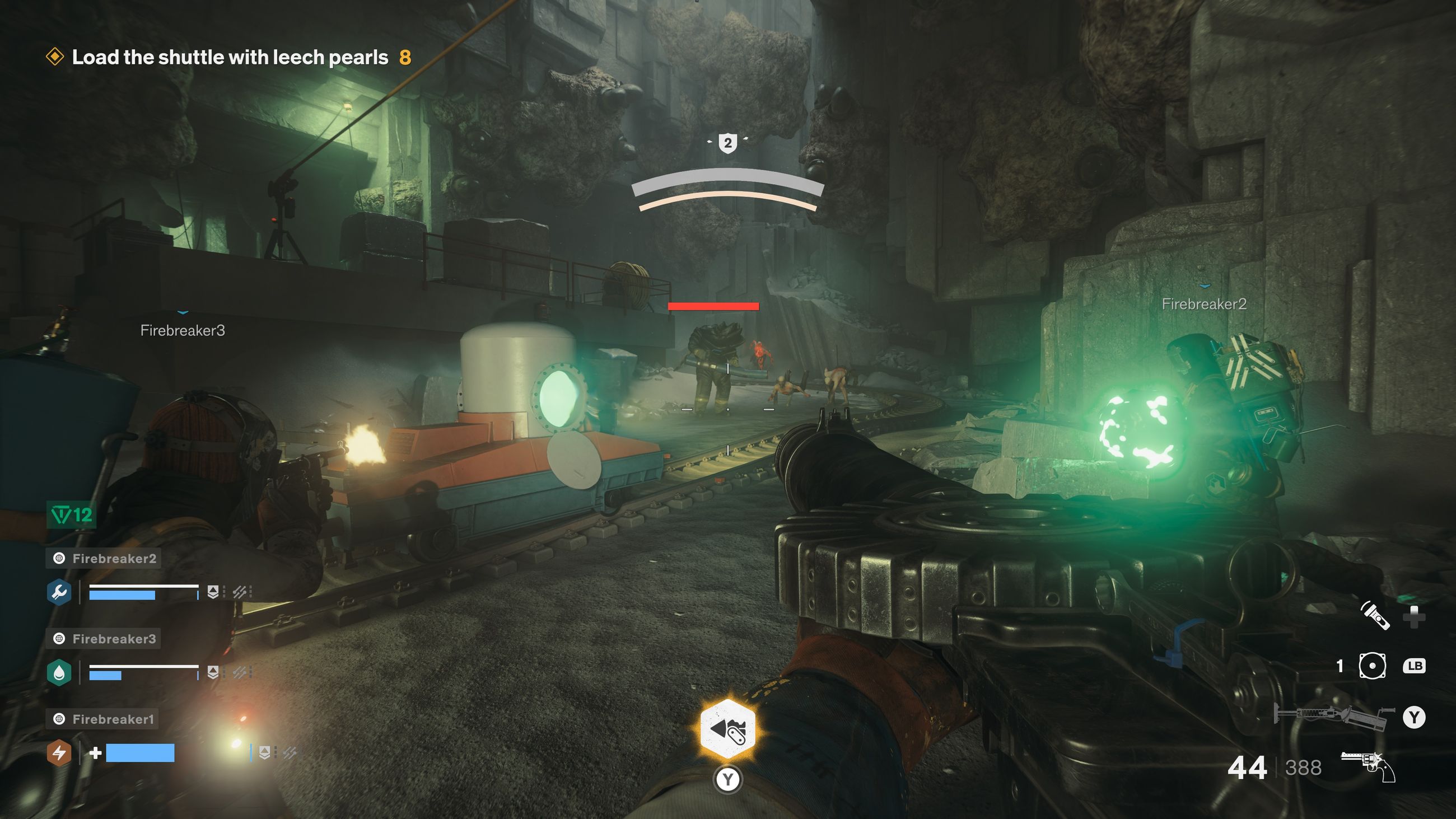This screenshot has width=1456, height=819.
Task: Select Firebreaker1's orange lightning class icon
Action: point(60,754)
